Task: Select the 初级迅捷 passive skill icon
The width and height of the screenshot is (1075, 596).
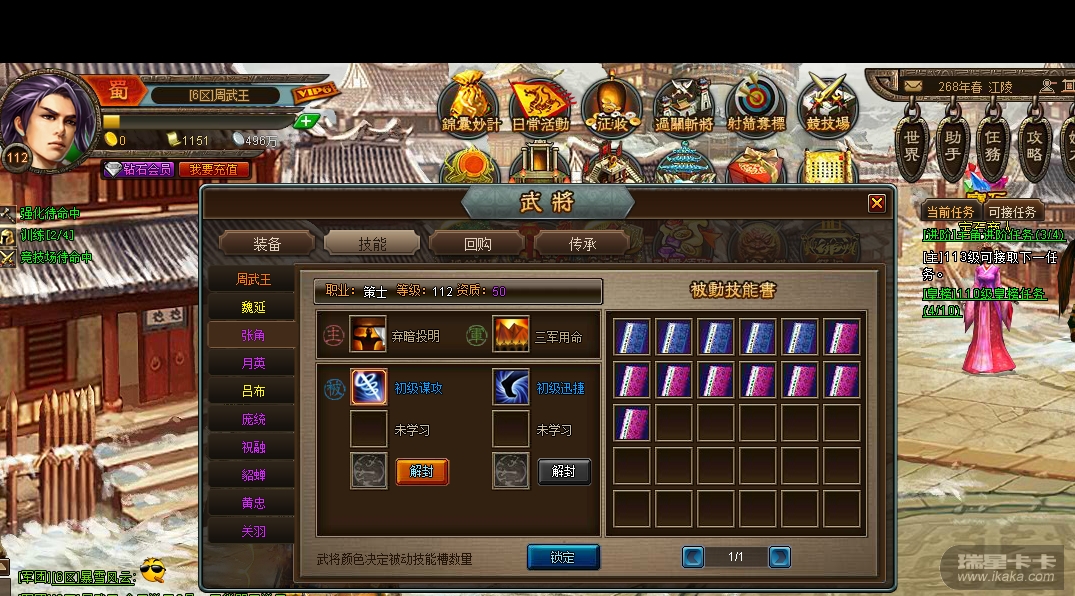Action: pos(511,387)
